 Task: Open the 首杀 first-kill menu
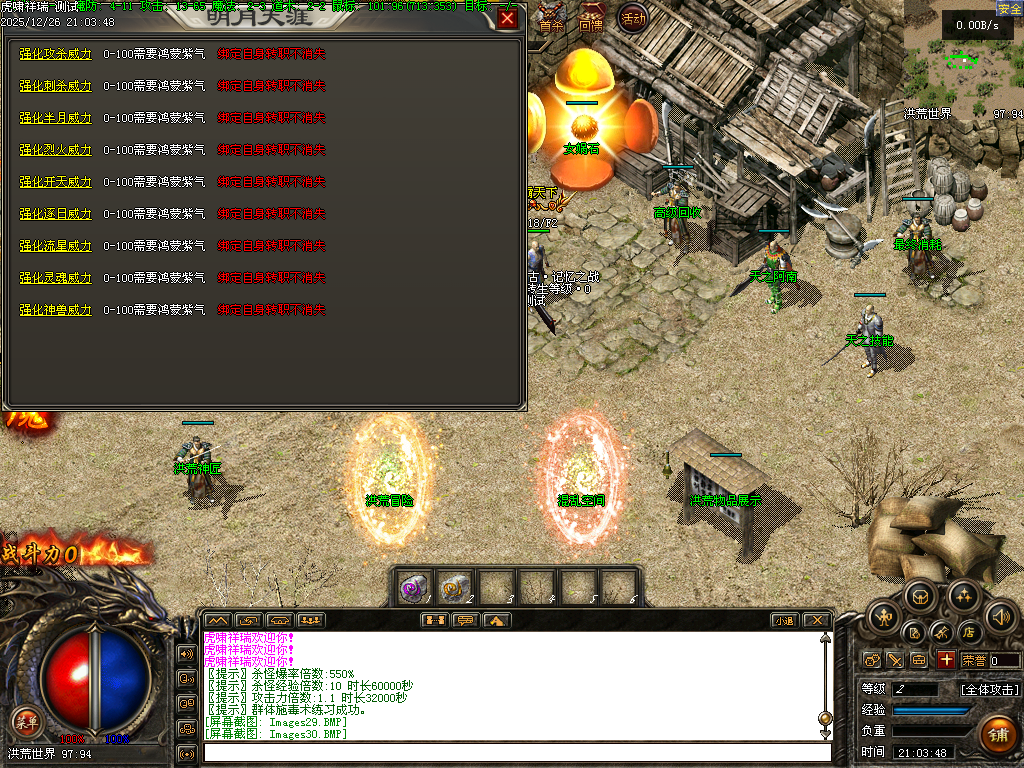551,18
